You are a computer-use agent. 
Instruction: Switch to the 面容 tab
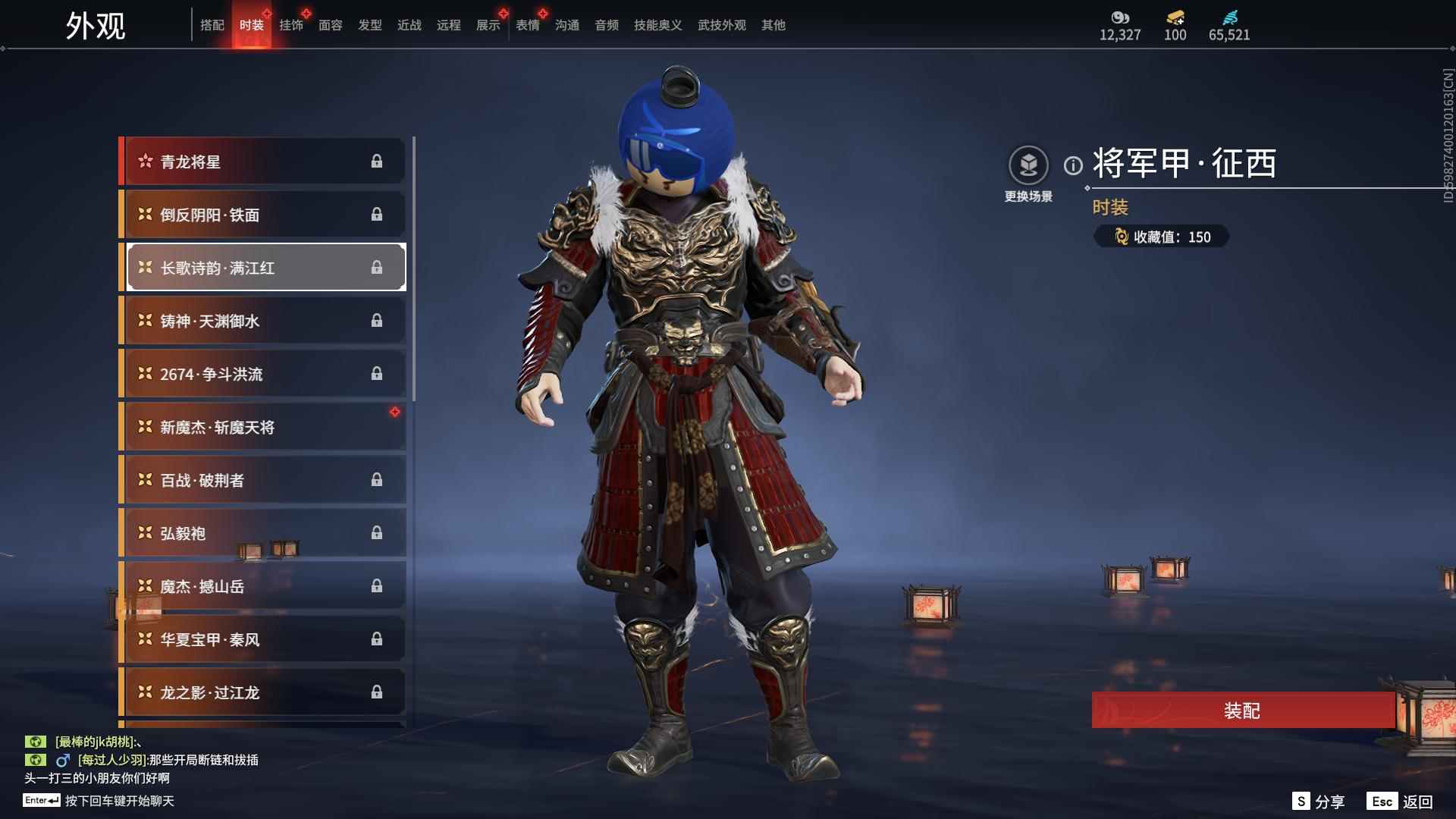pyautogui.click(x=331, y=25)
